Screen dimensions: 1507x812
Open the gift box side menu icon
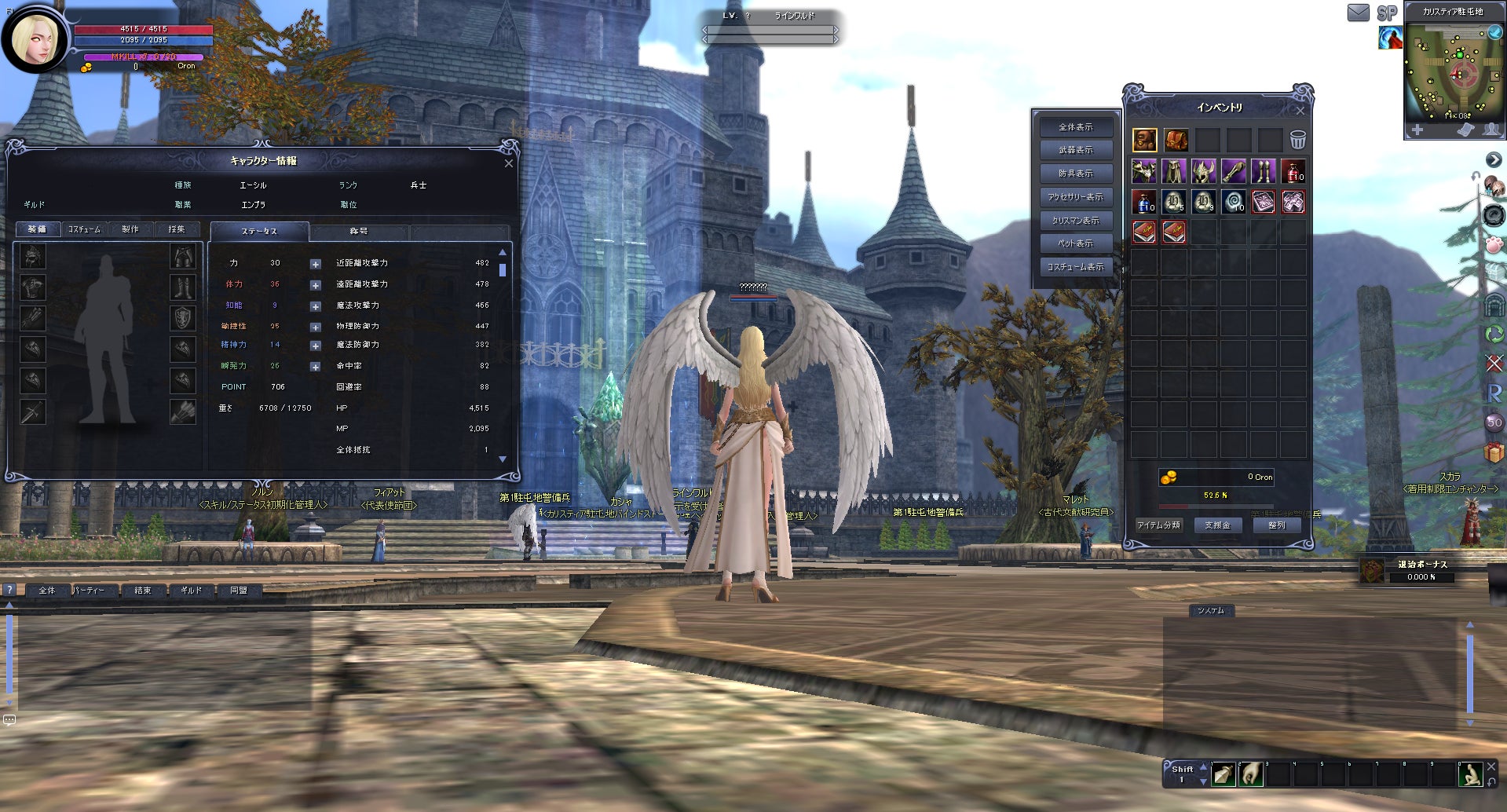[1494, 452]
